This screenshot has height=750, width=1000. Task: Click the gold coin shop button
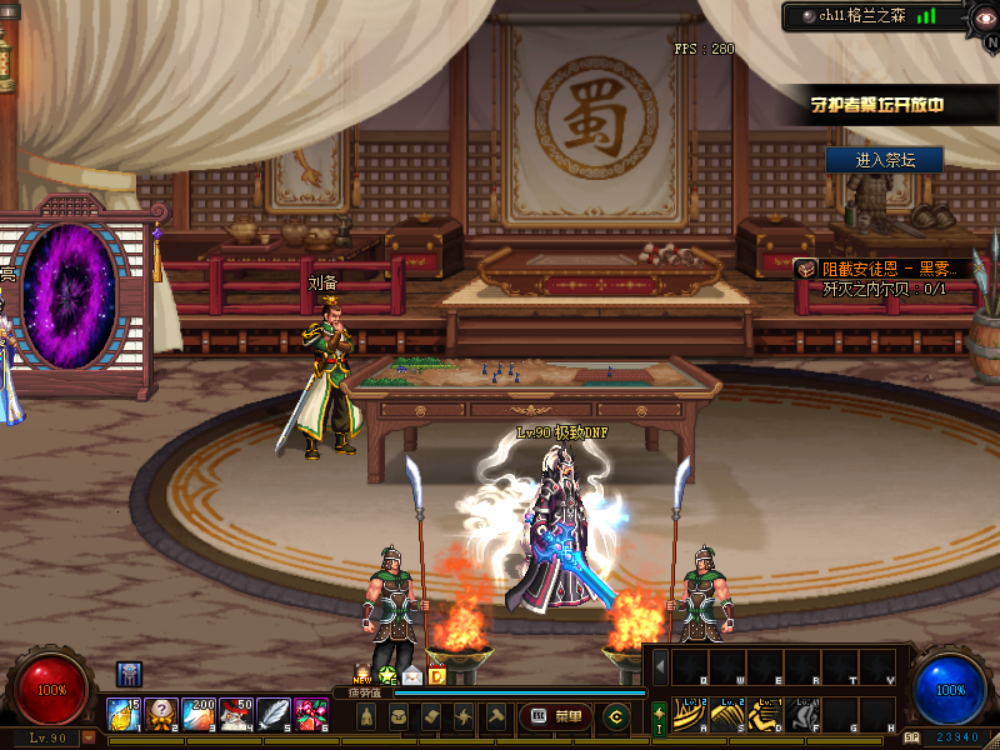pos(615,716)
